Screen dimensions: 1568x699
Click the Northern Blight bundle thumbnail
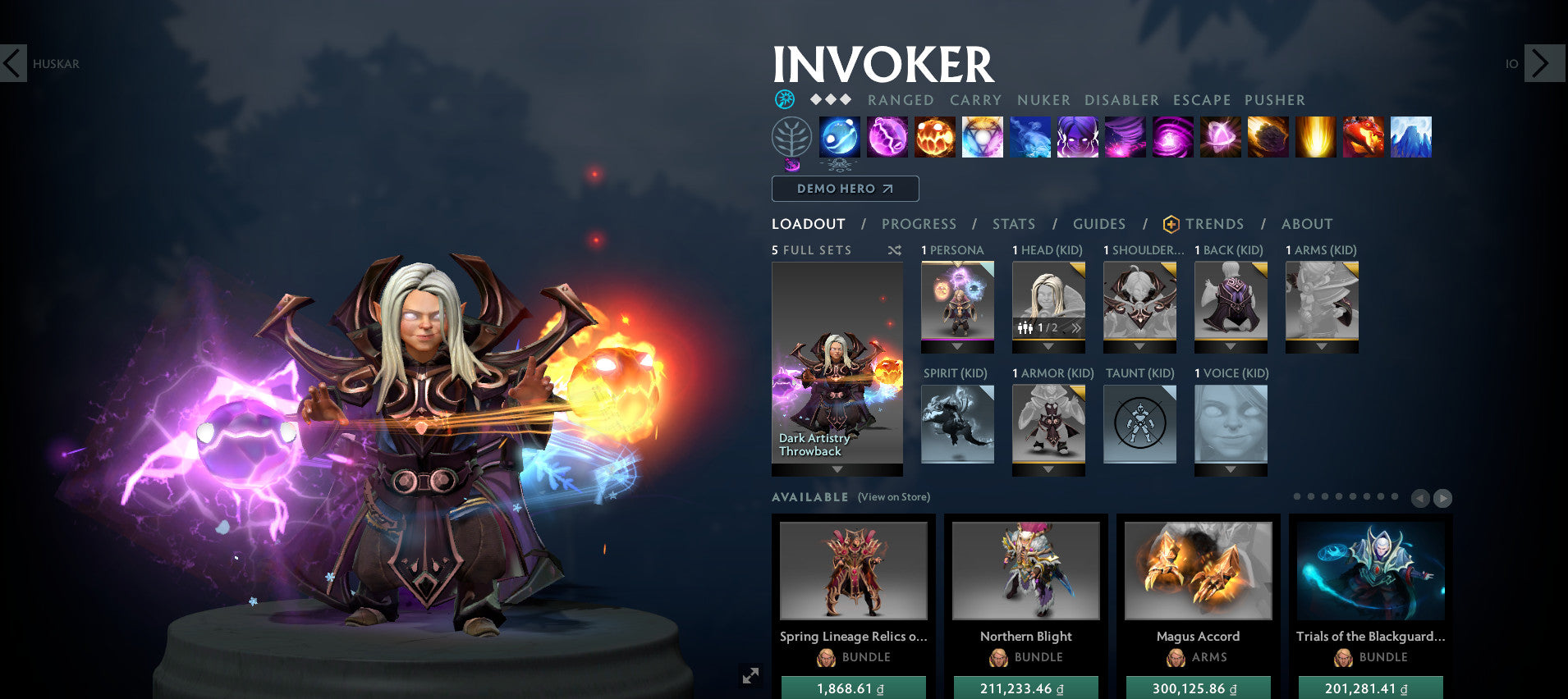click(1025, 571)
